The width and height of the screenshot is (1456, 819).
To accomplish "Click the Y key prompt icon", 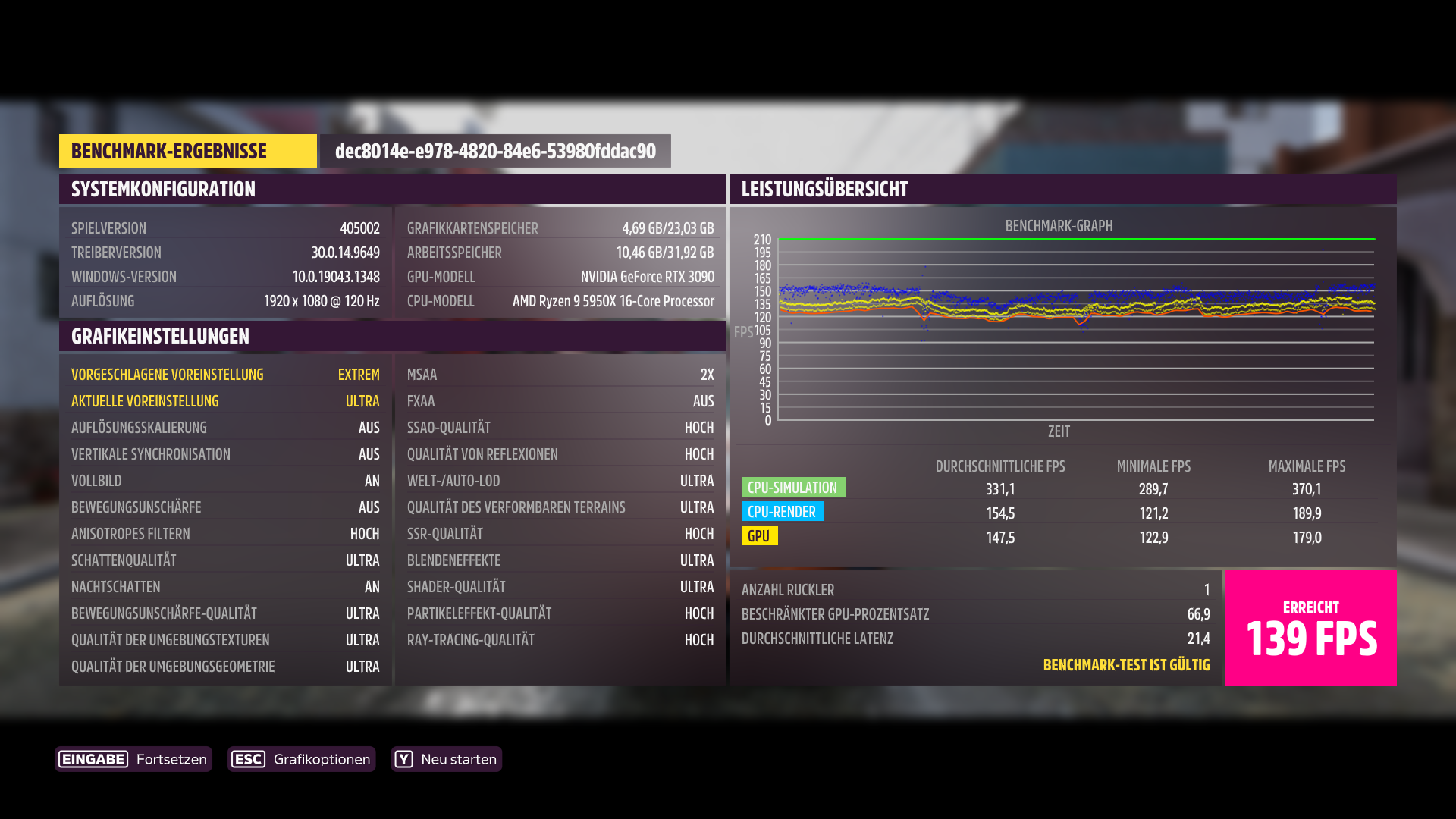I will coord(404,759).
